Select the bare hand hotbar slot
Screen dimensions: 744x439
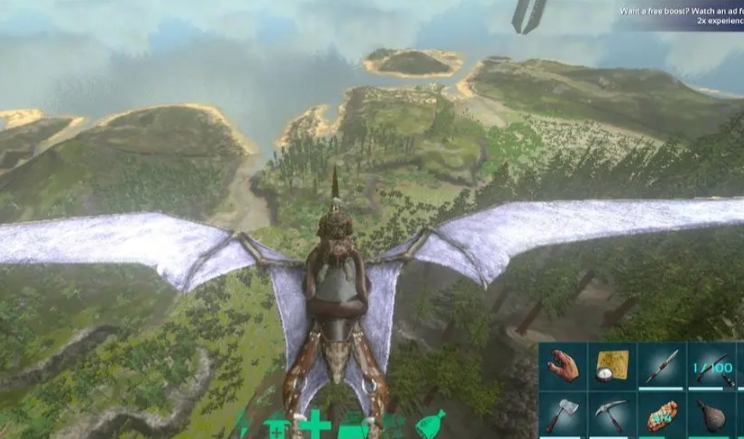[x=563, y=366]
